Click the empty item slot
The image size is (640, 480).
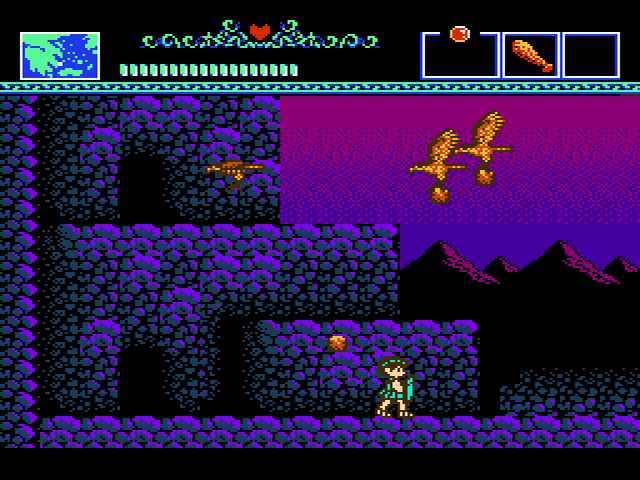tap(591, 55)
